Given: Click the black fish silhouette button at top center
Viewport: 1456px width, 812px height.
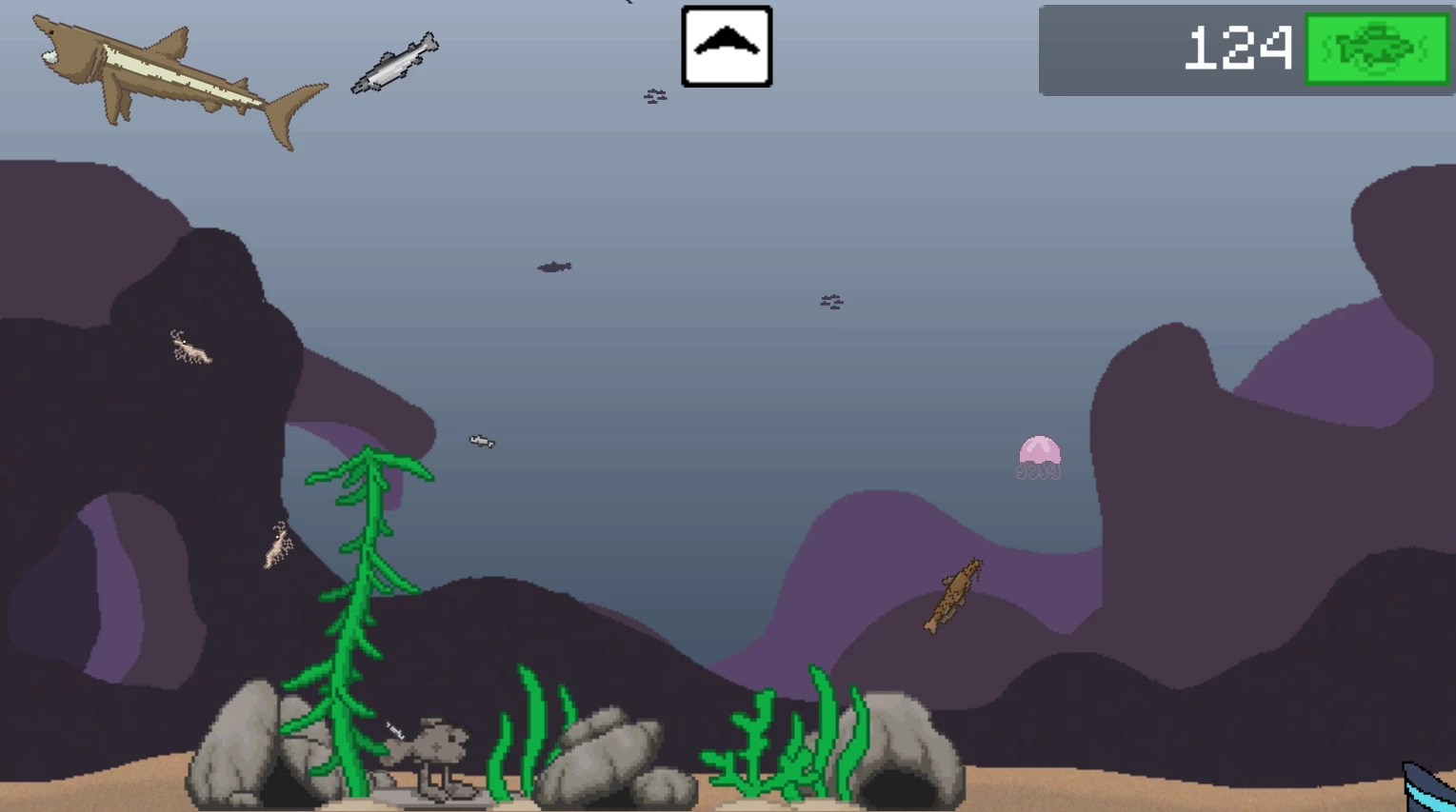Looking at the screenshot, I should tap(726, 45).
